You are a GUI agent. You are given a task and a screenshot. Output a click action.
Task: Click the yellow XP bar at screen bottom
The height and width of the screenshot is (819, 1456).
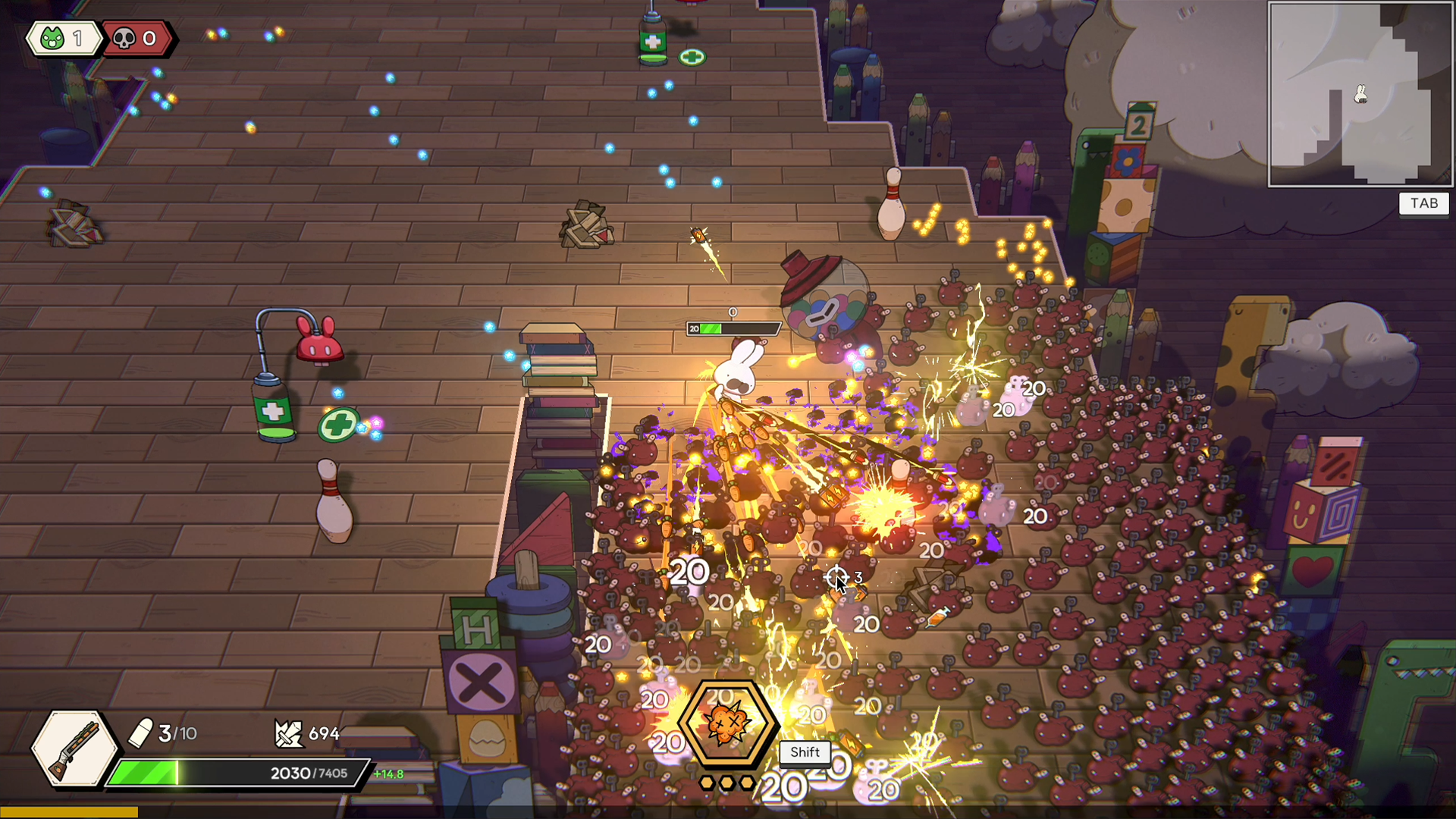(x=68, y=811)
